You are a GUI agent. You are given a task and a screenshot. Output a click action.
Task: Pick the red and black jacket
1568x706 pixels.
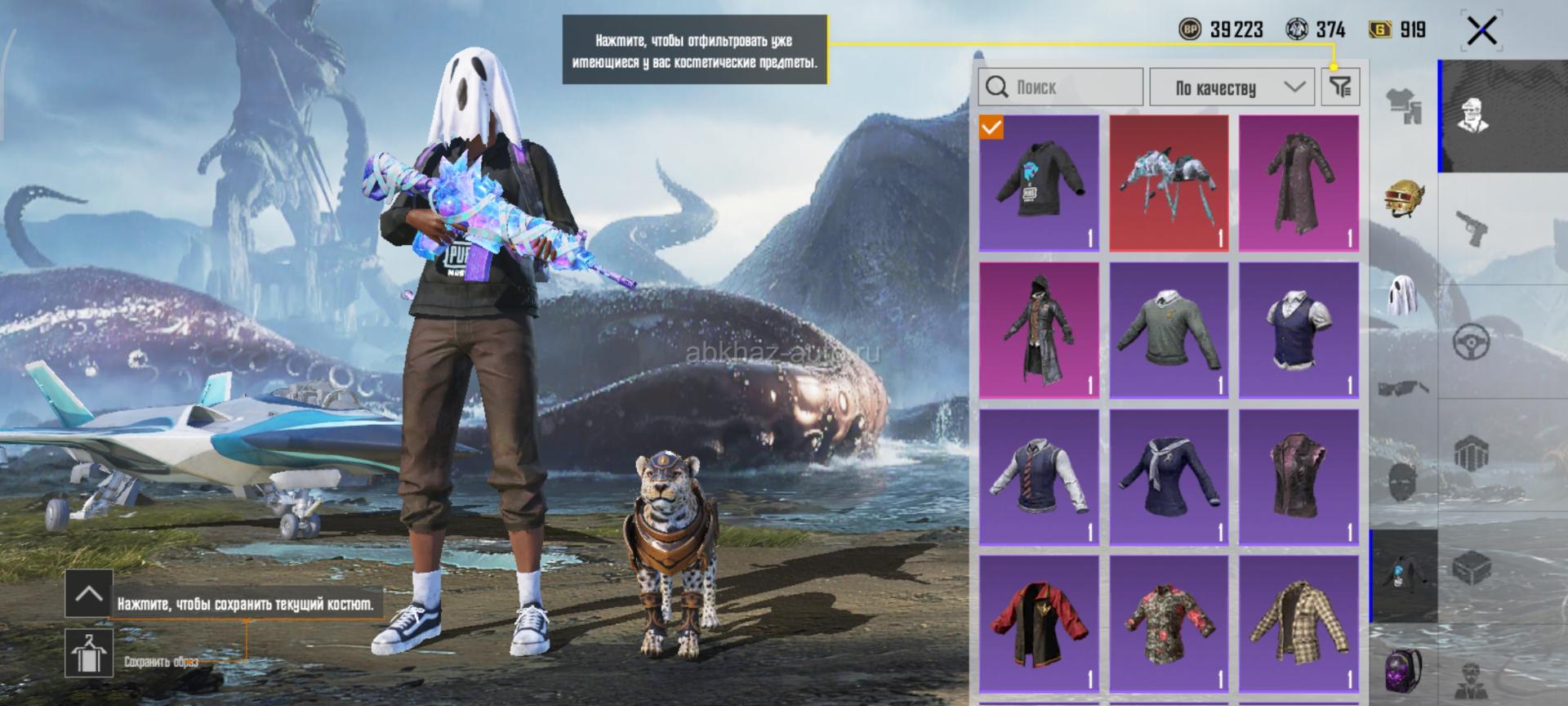tap(1039, 624)
